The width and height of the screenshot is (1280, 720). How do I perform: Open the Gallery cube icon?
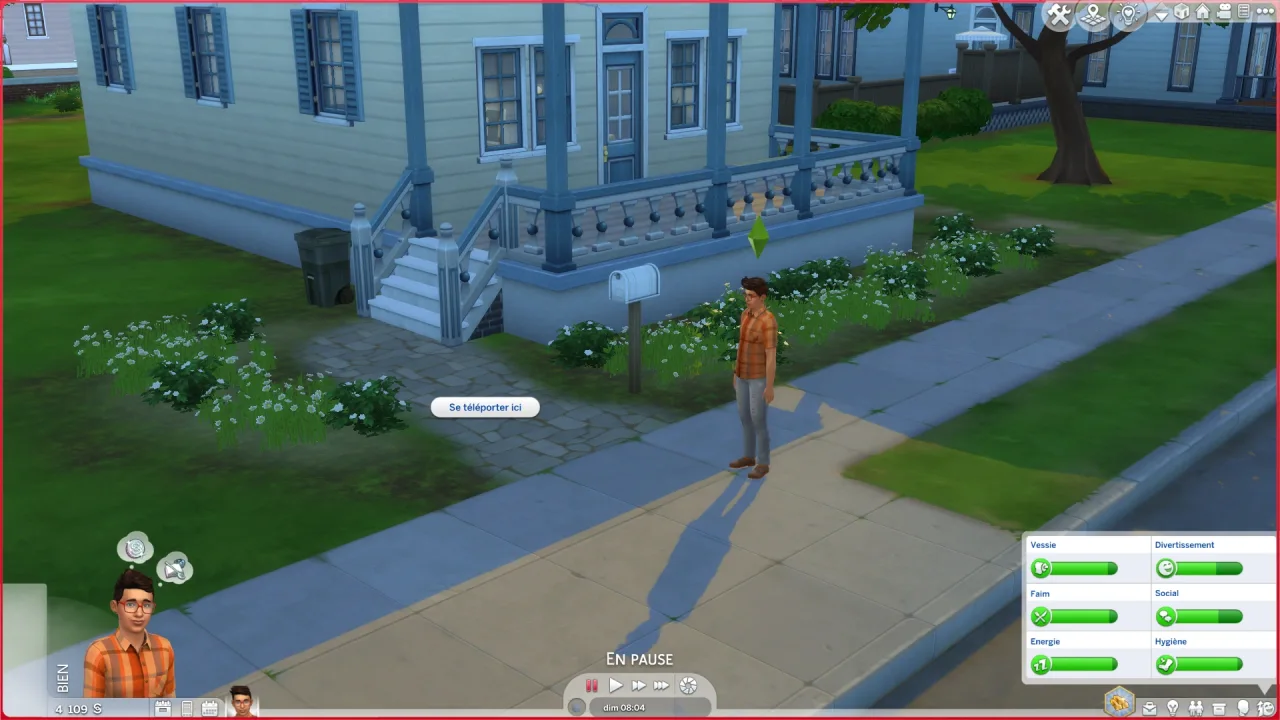1181,13
